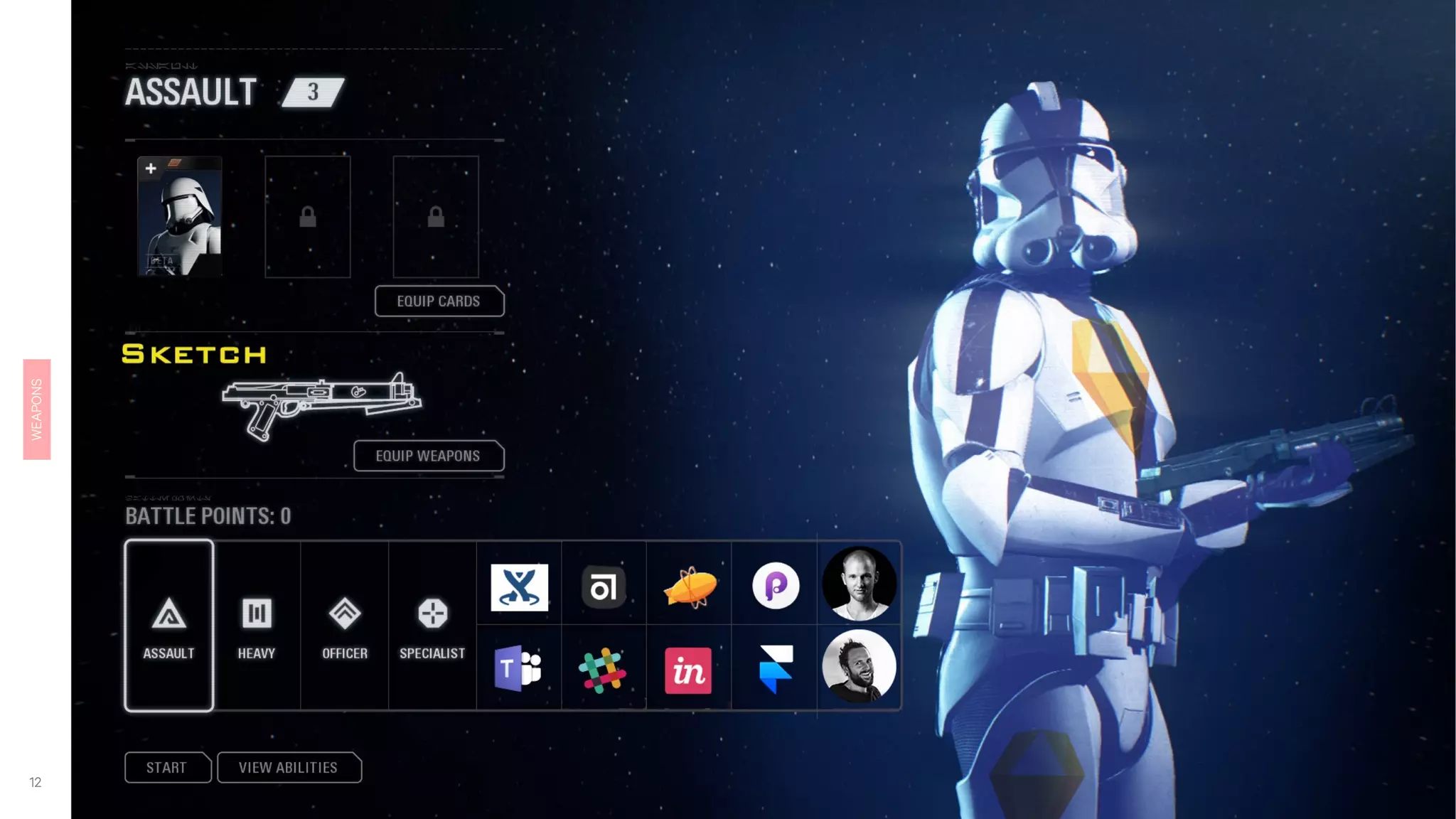Select the orange blimp Zeplin tile
This screenshot has width=1456, height=819.
click(689, 587)
